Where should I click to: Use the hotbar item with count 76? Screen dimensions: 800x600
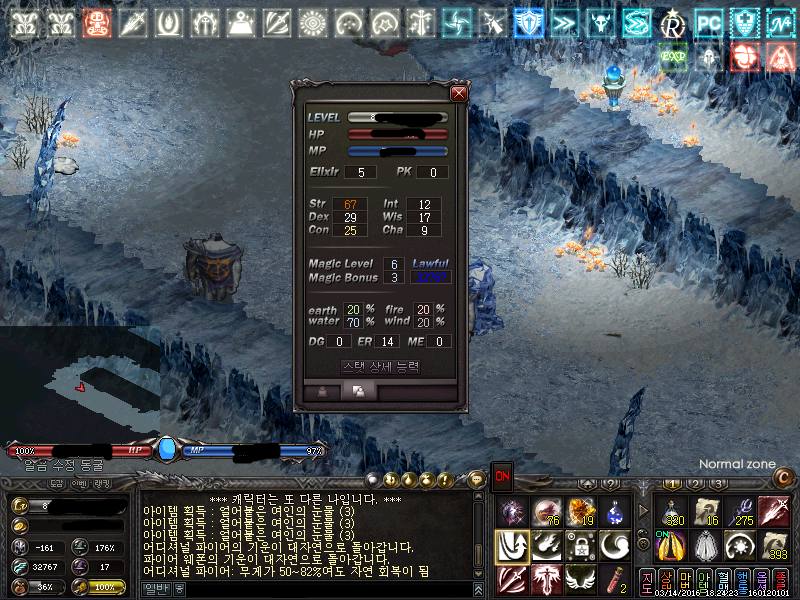pos(546,512)
